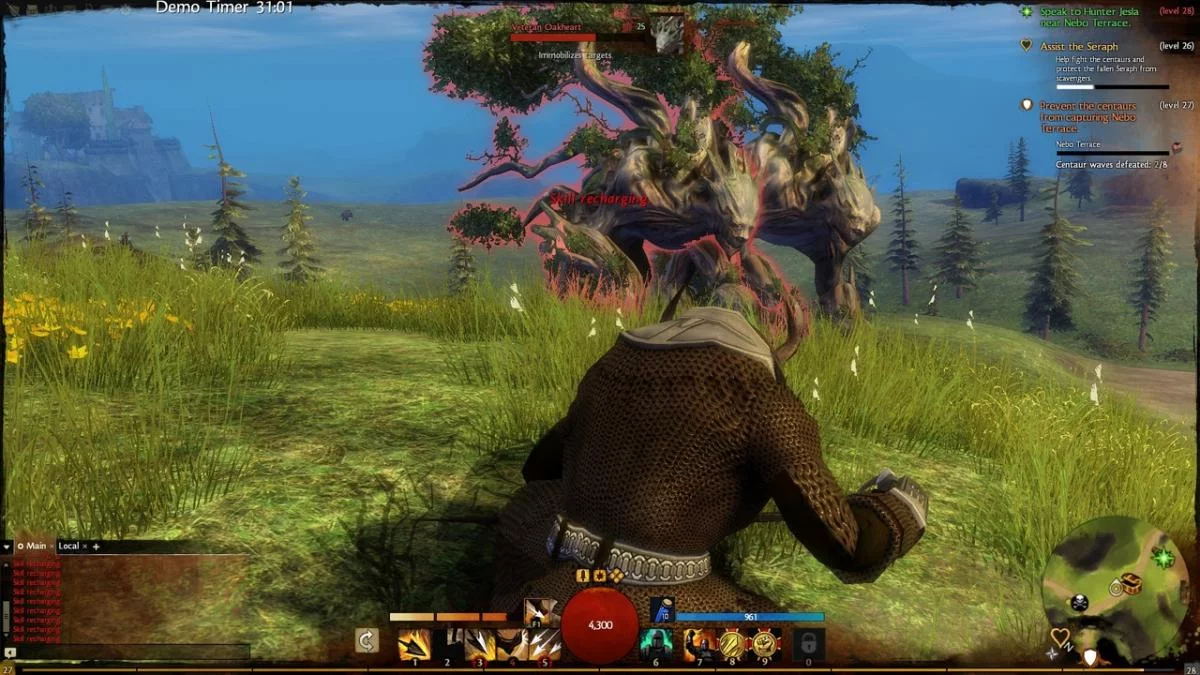Use the green healing skill in slot 6

click(x=656, y=644)
